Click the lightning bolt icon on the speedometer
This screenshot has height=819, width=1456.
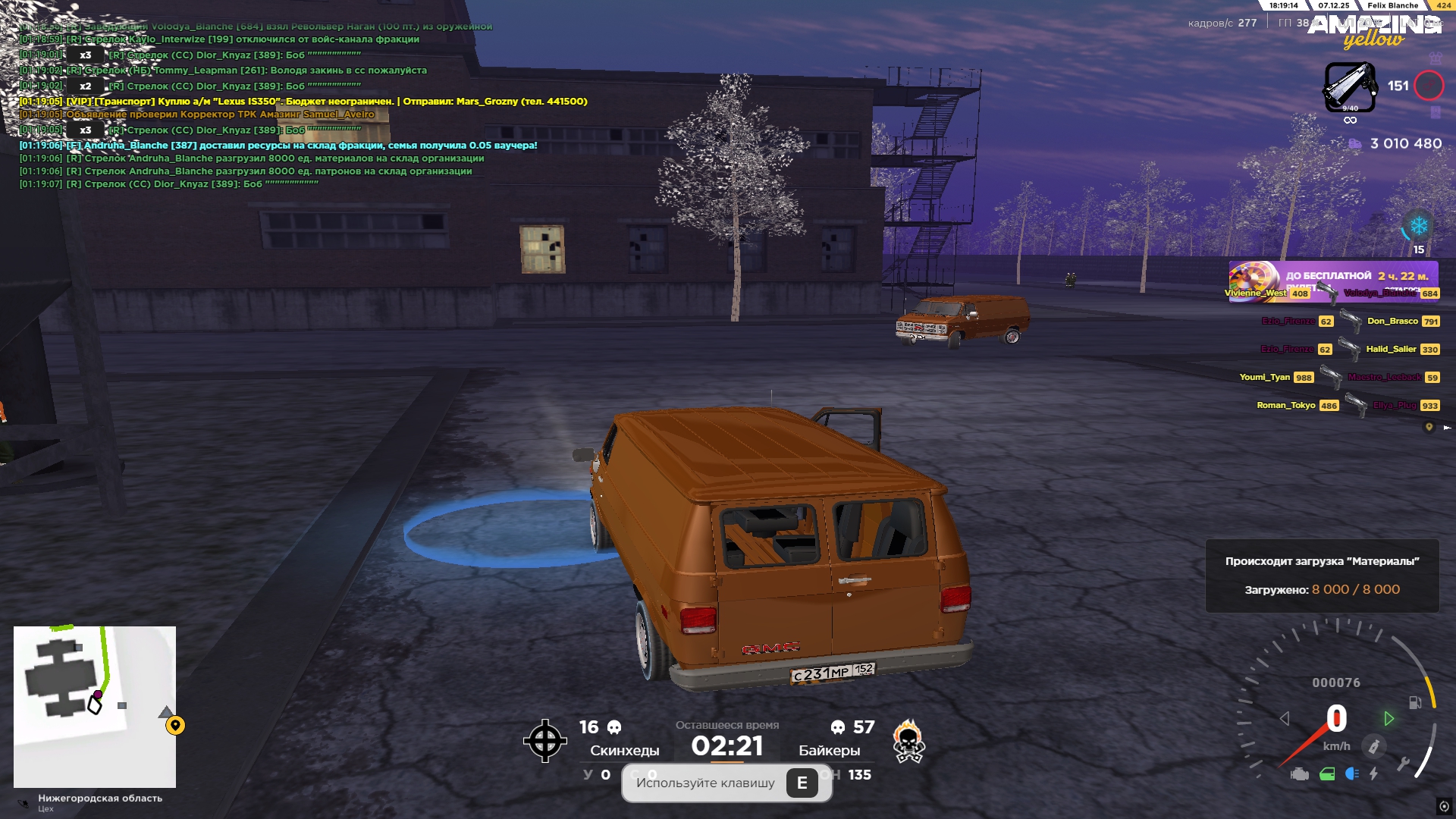(1373, 773)
